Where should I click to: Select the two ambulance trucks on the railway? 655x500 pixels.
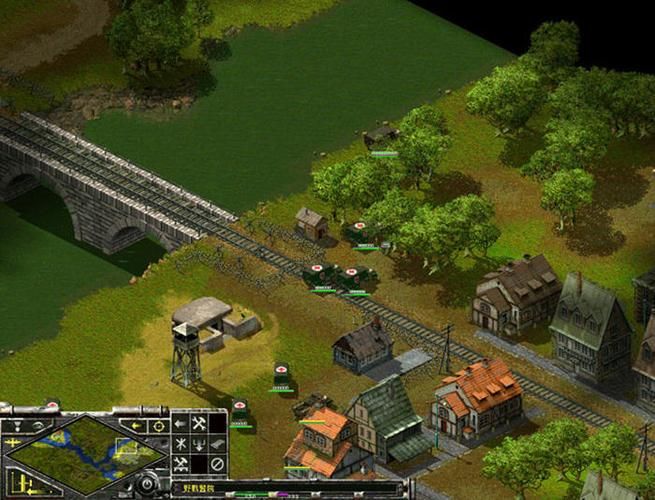click(337, 276)
